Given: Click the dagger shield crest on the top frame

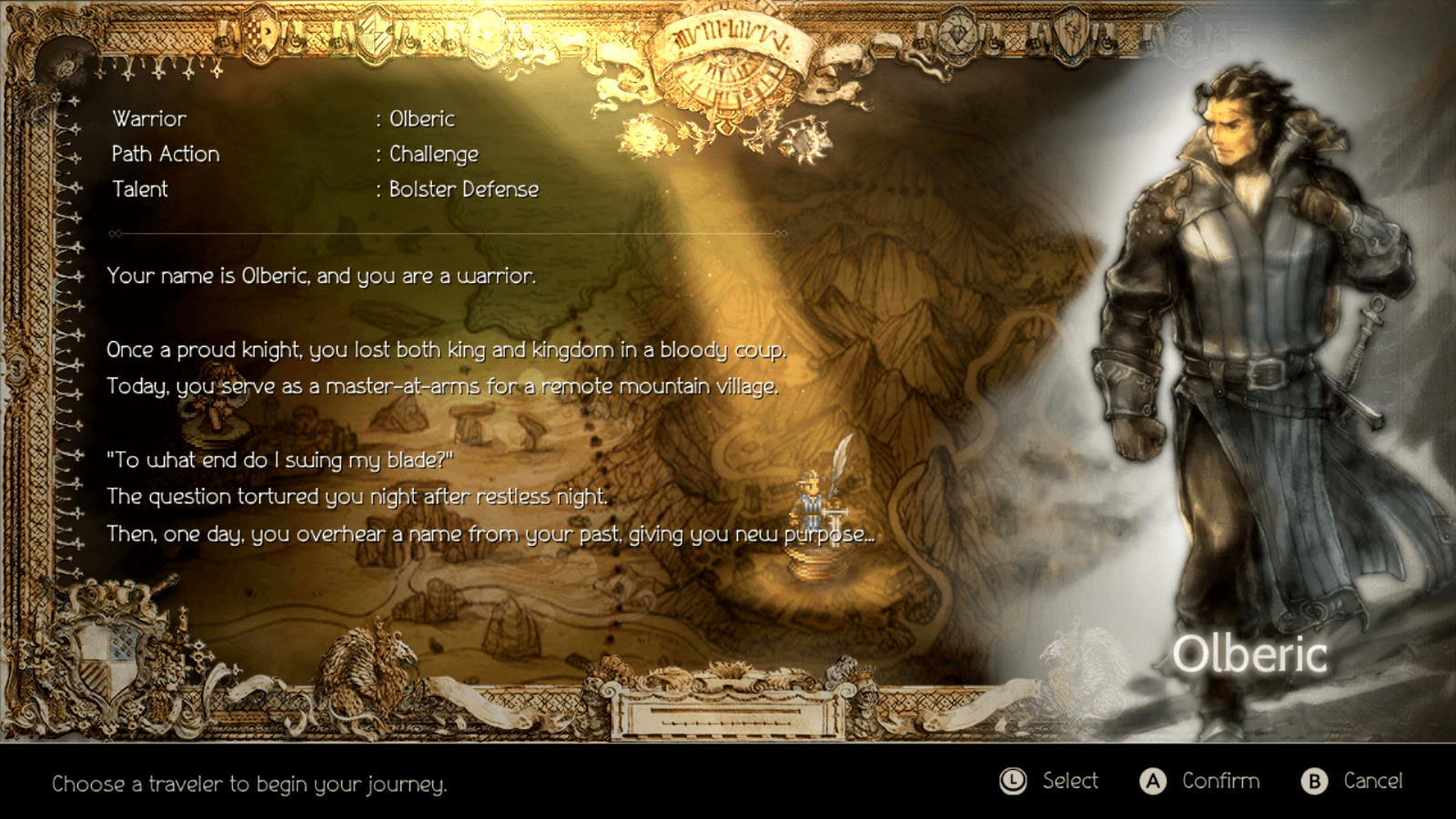Looking at the screenshot, I should click(1071, 36).
